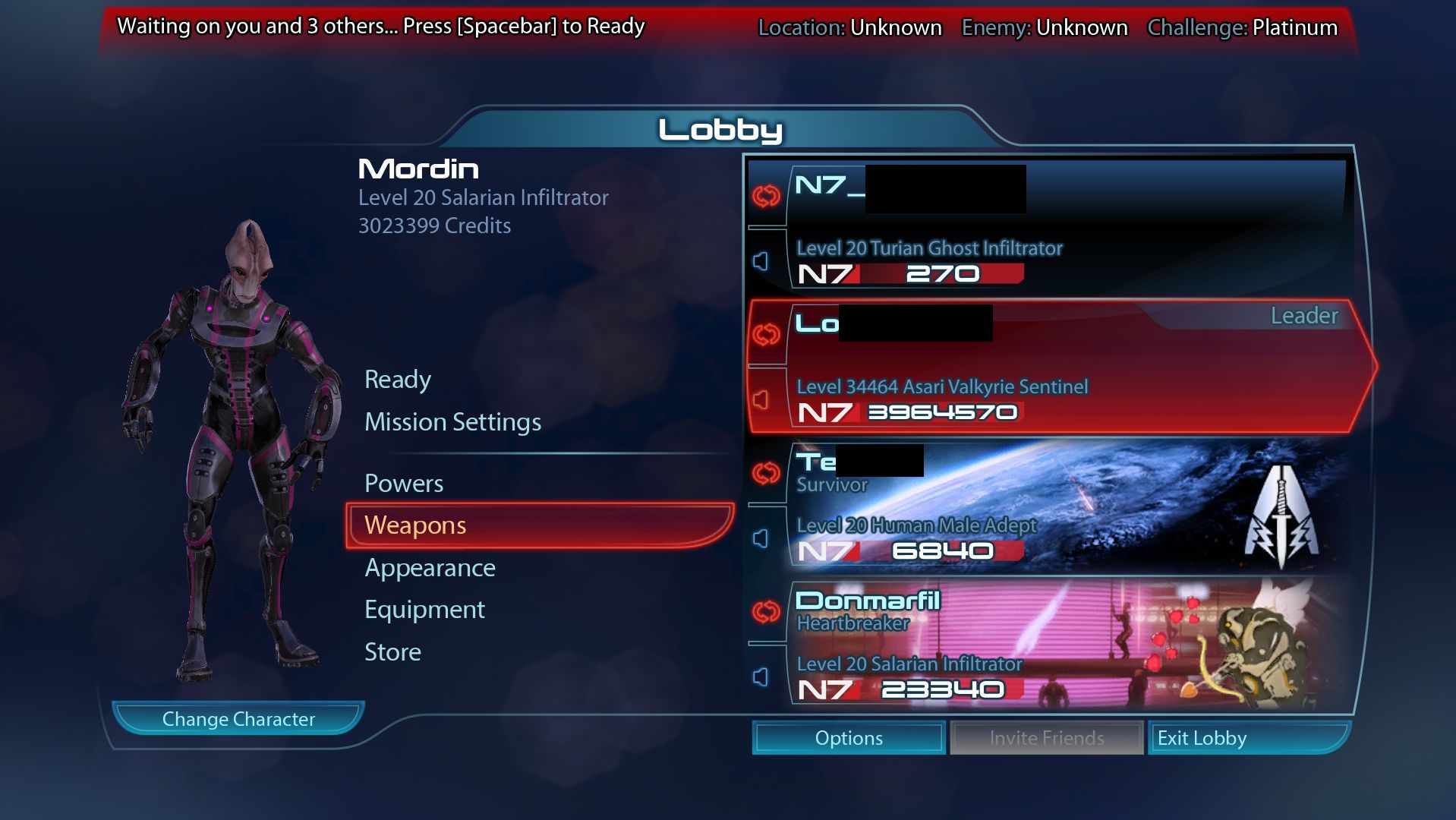Select Donmarfil's player row
Screen dimensions: 1456x820
[1063, 645]
